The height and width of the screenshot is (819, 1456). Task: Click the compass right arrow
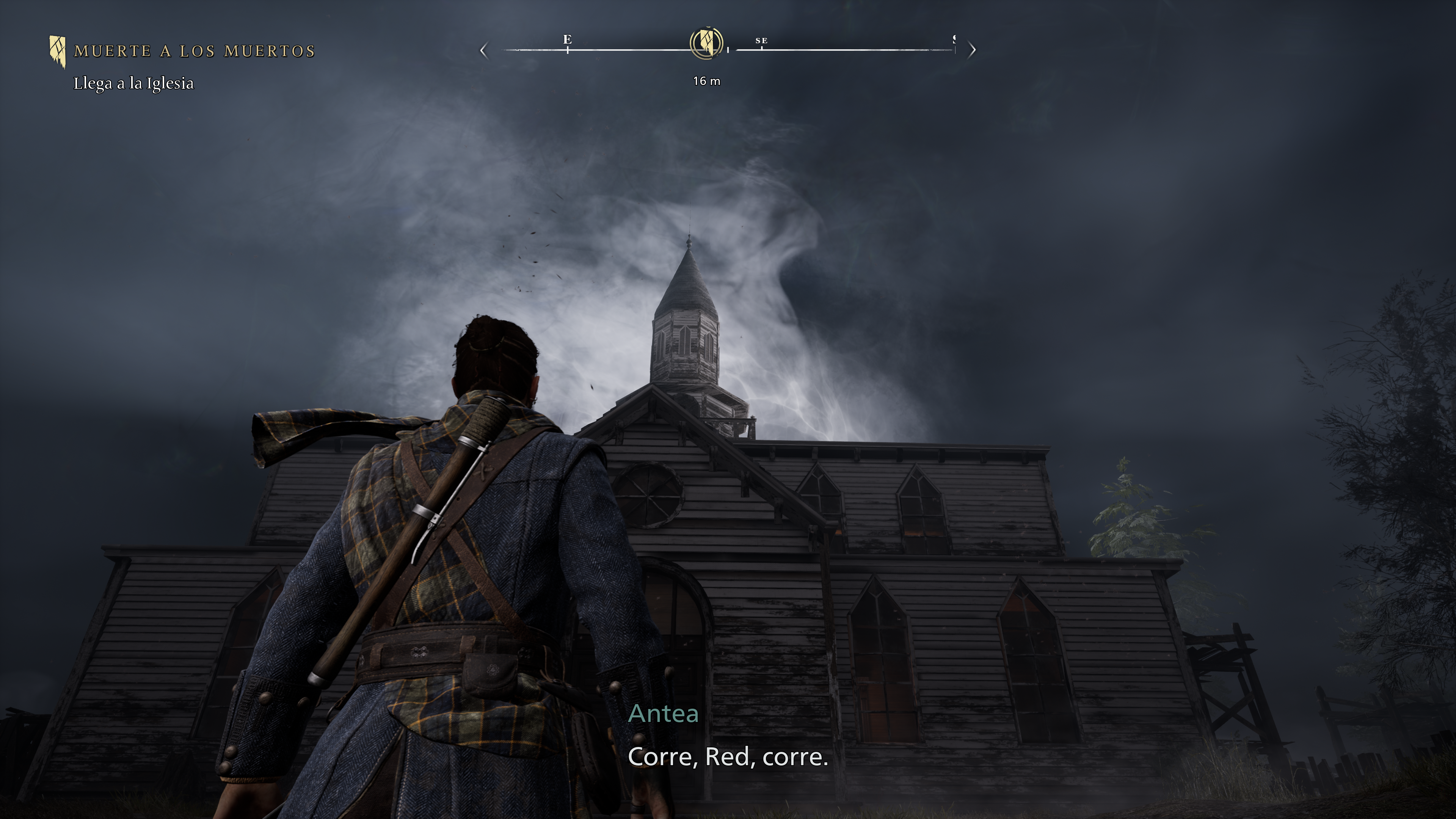coord(972,50)
